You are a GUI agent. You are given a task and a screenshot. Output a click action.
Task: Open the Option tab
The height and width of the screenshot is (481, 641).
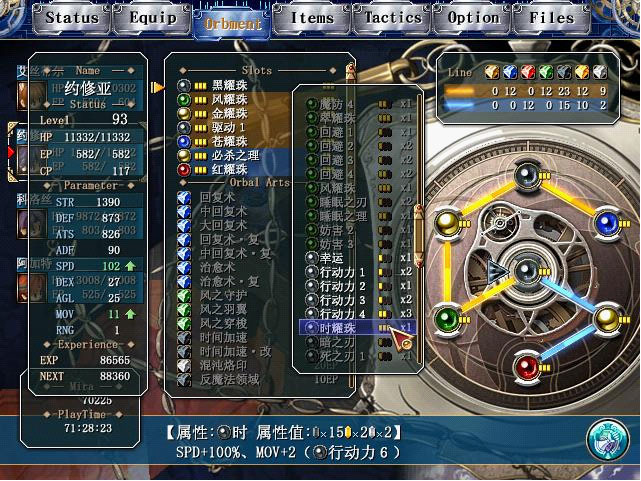point(472,18)
